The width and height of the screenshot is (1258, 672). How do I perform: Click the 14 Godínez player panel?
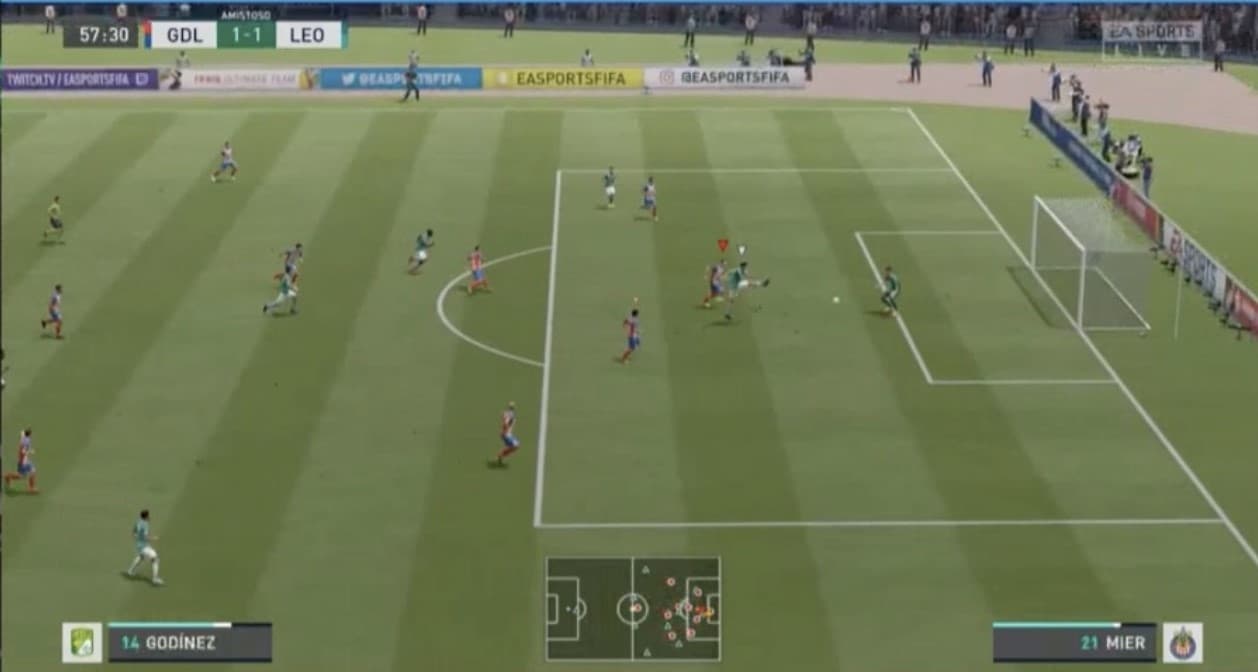[189, 642]
